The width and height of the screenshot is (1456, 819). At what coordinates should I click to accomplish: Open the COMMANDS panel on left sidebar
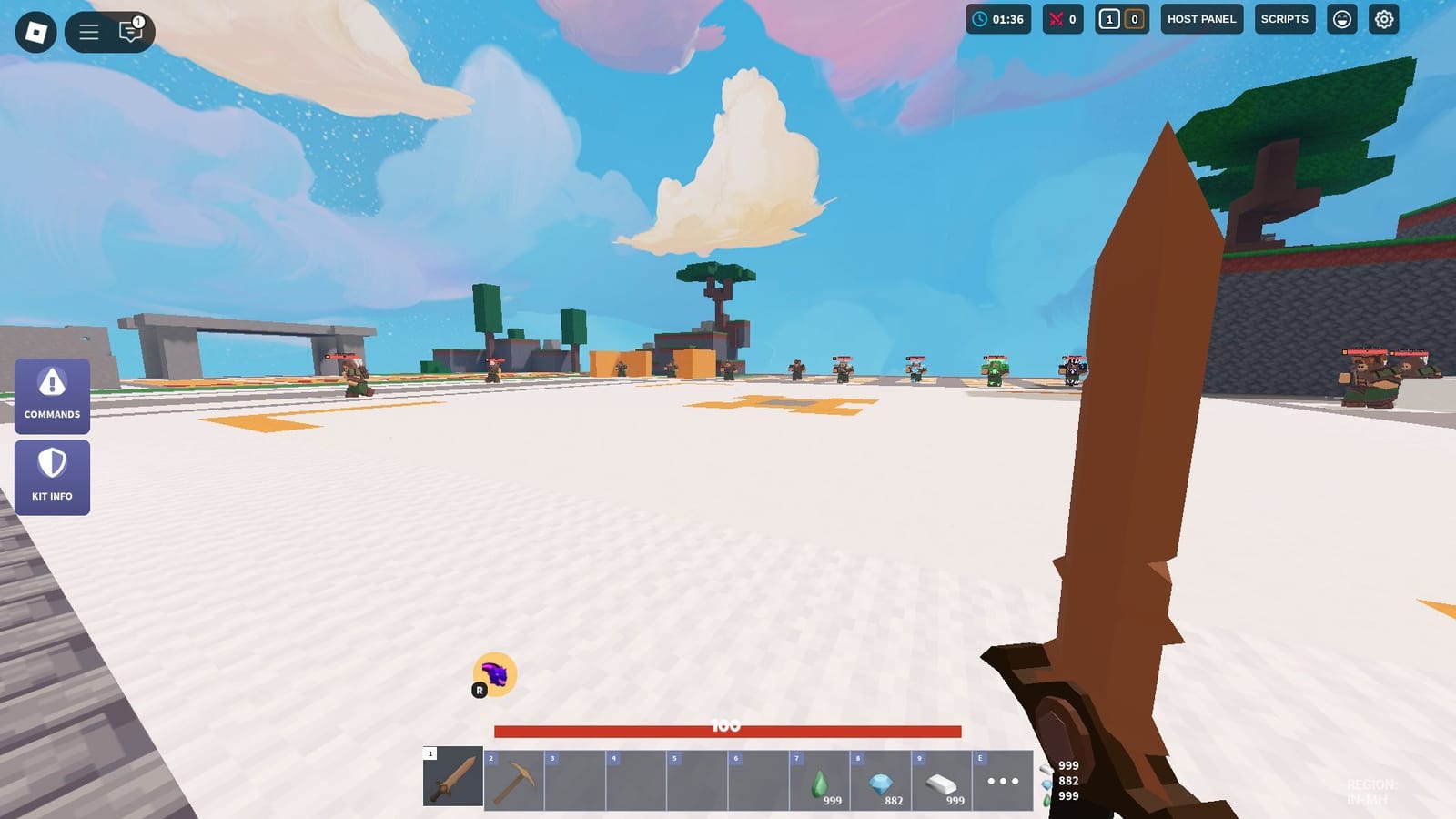[x=52, y=396]
